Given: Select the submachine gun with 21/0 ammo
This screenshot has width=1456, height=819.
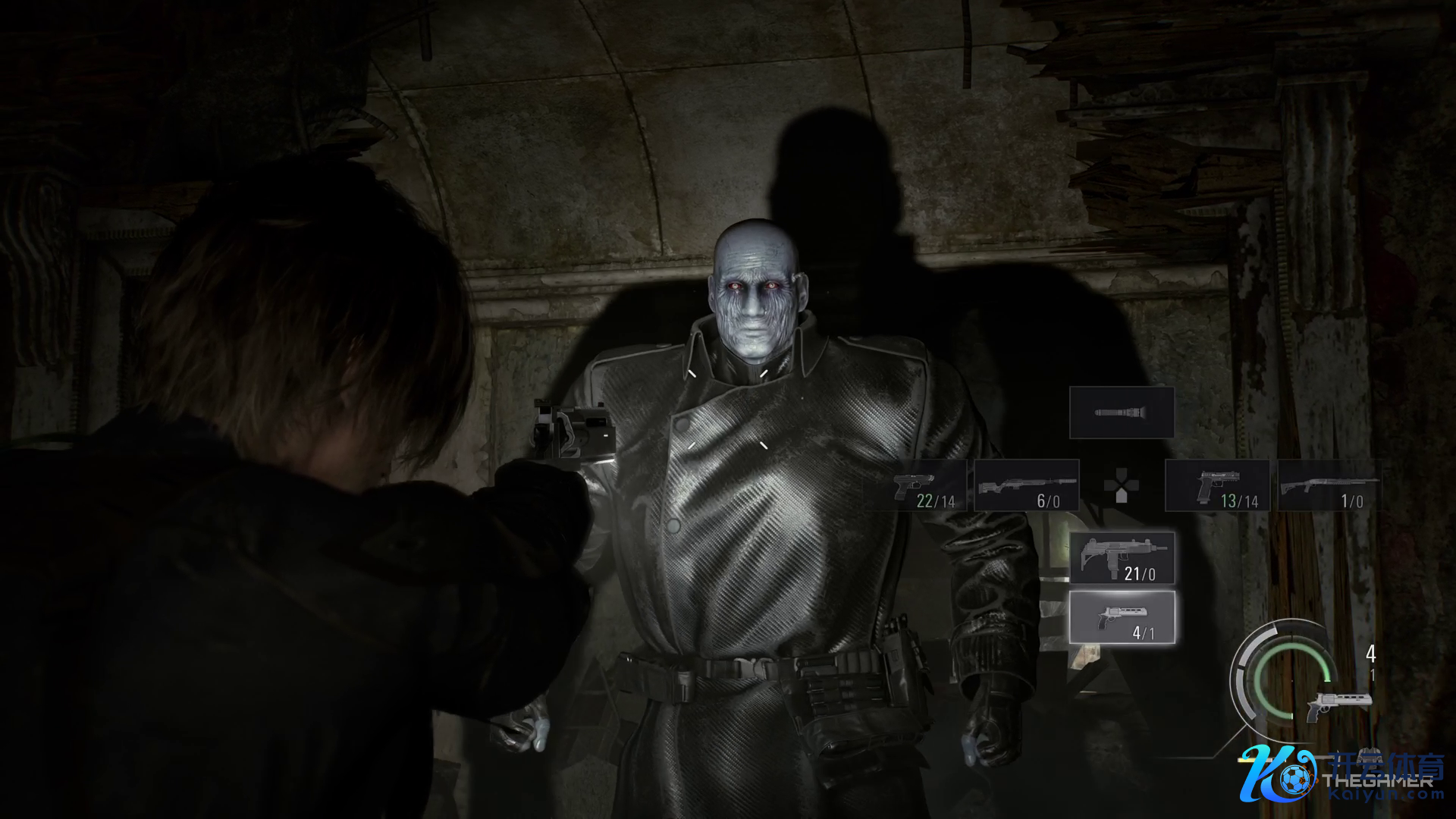Looking at the screenshot, I should point(1122,557).
